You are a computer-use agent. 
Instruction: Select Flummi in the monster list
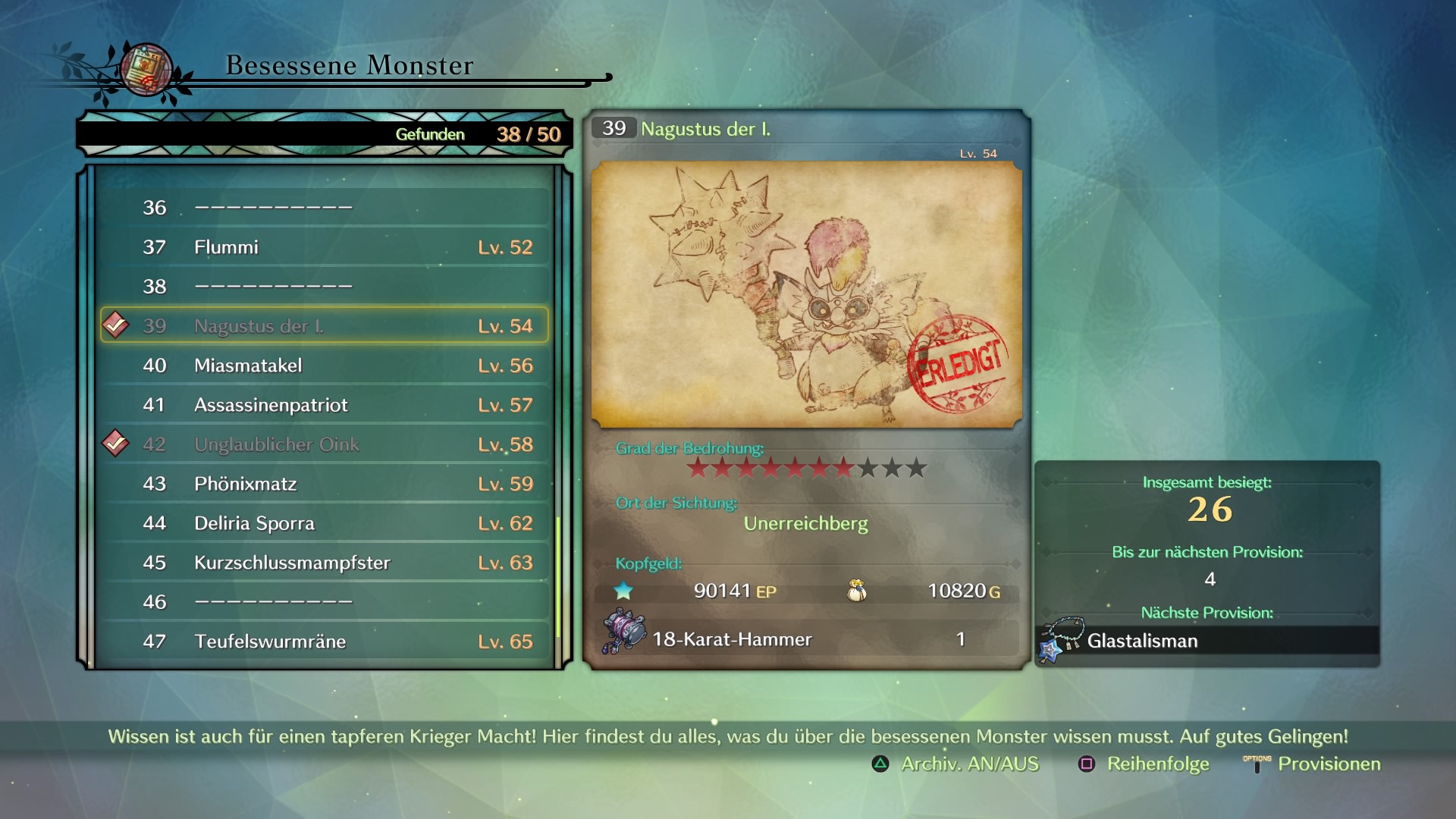325,247
